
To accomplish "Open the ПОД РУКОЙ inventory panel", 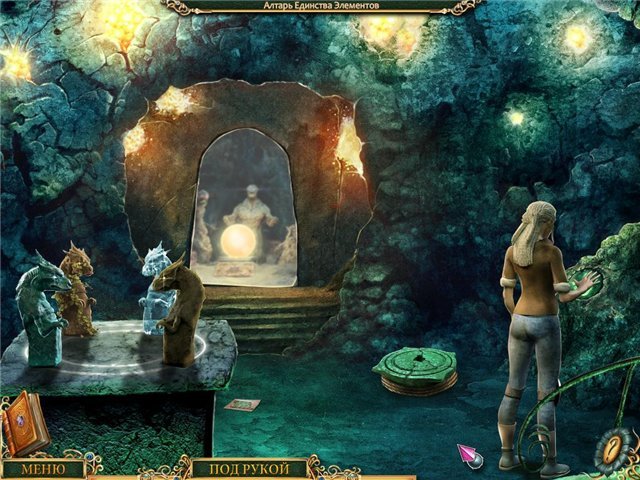I will [247, 469].
